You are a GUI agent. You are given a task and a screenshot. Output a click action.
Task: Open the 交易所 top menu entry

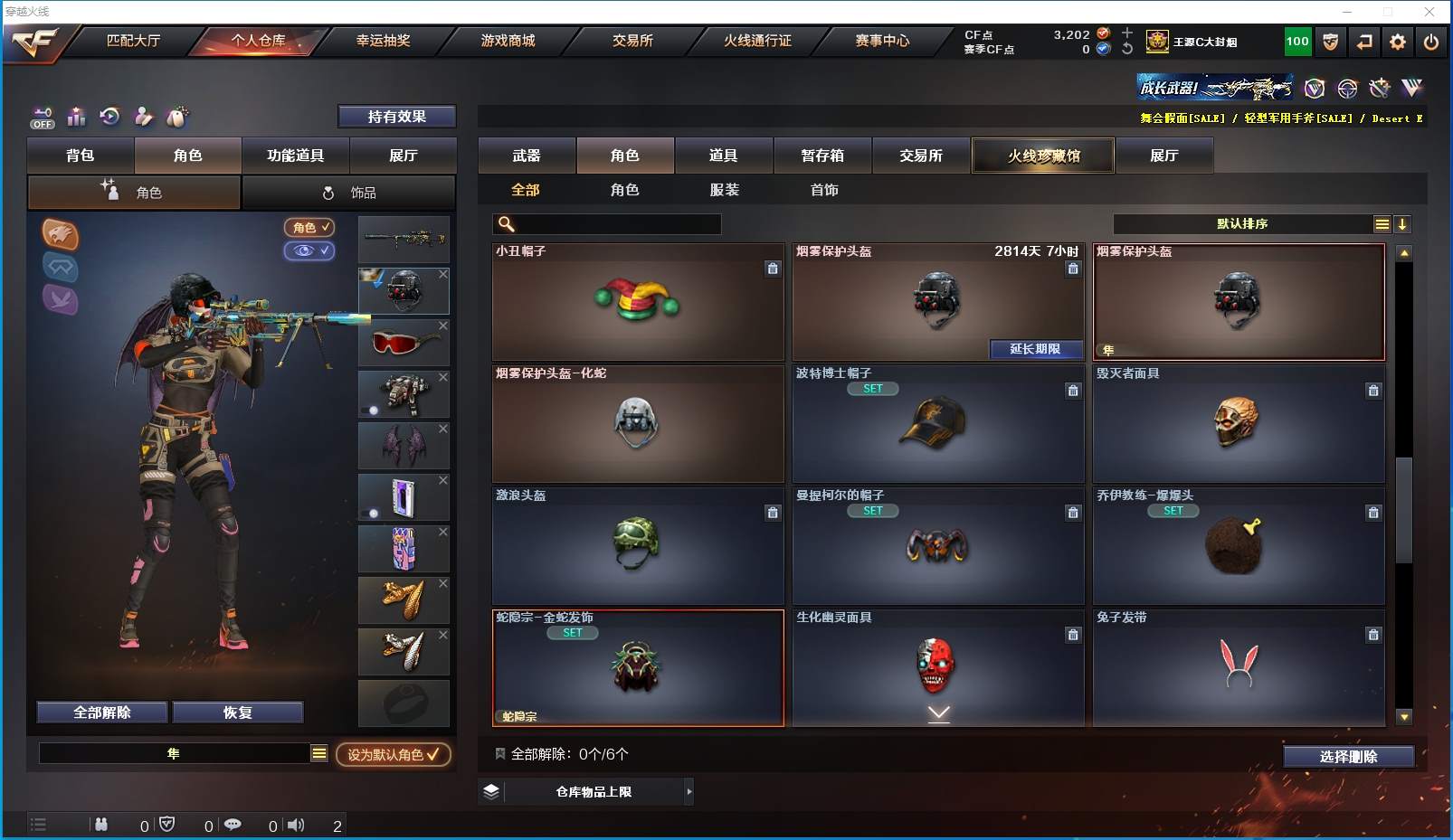point(632,41)
